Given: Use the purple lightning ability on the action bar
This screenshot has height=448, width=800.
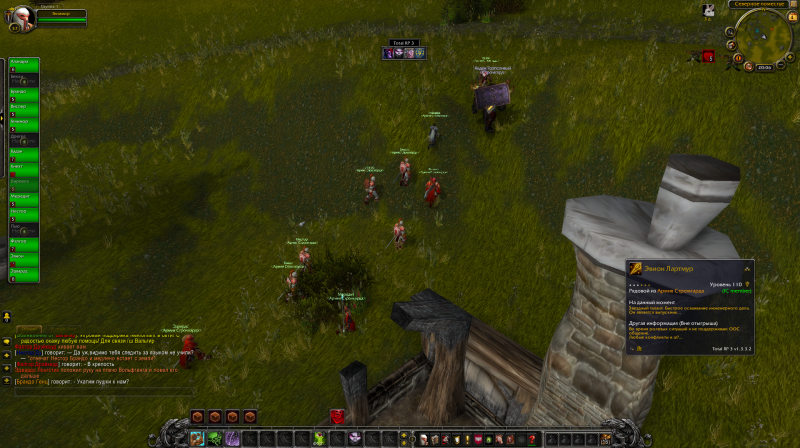Looking at the screenshot, I should click(232, 438).
